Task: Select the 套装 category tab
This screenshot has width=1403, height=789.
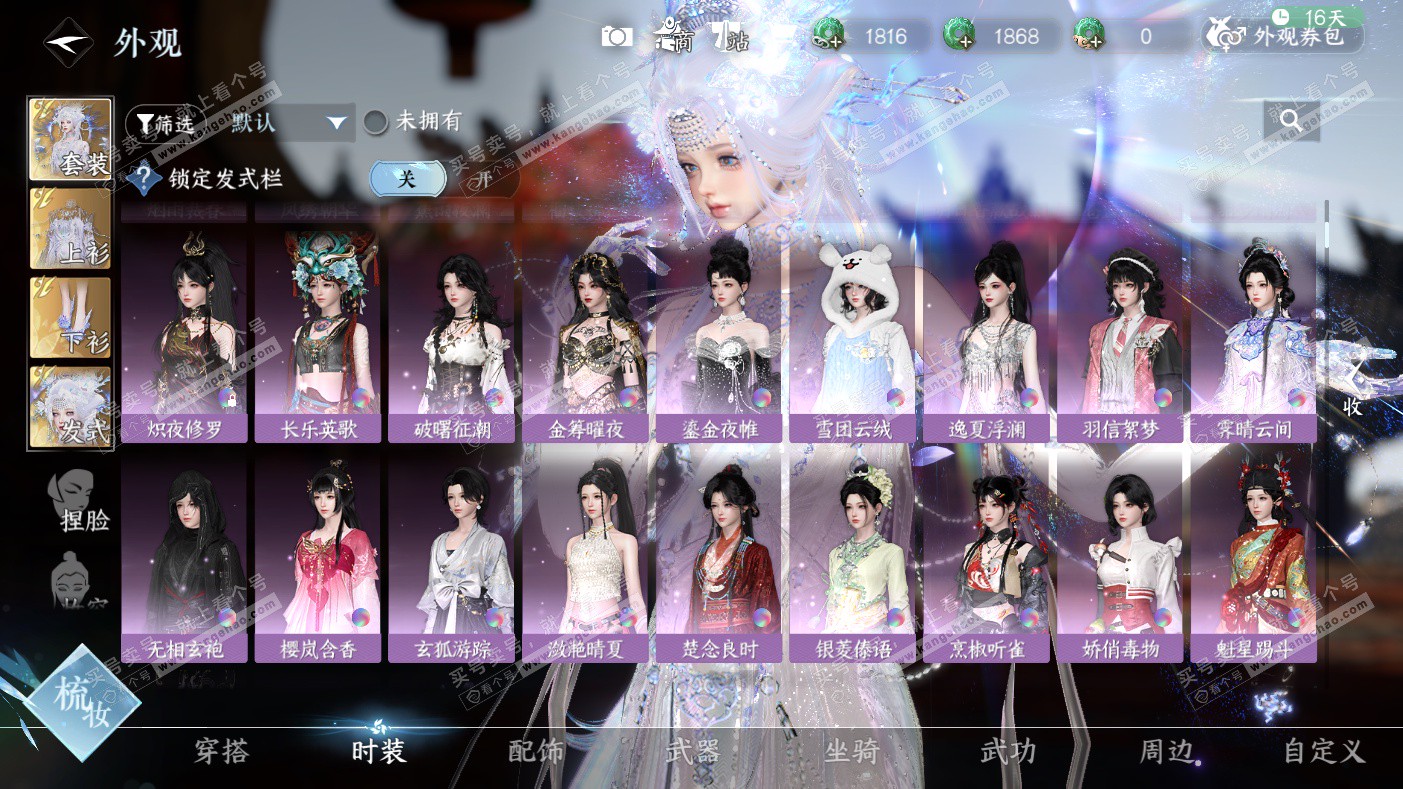Action: point(70,140)
